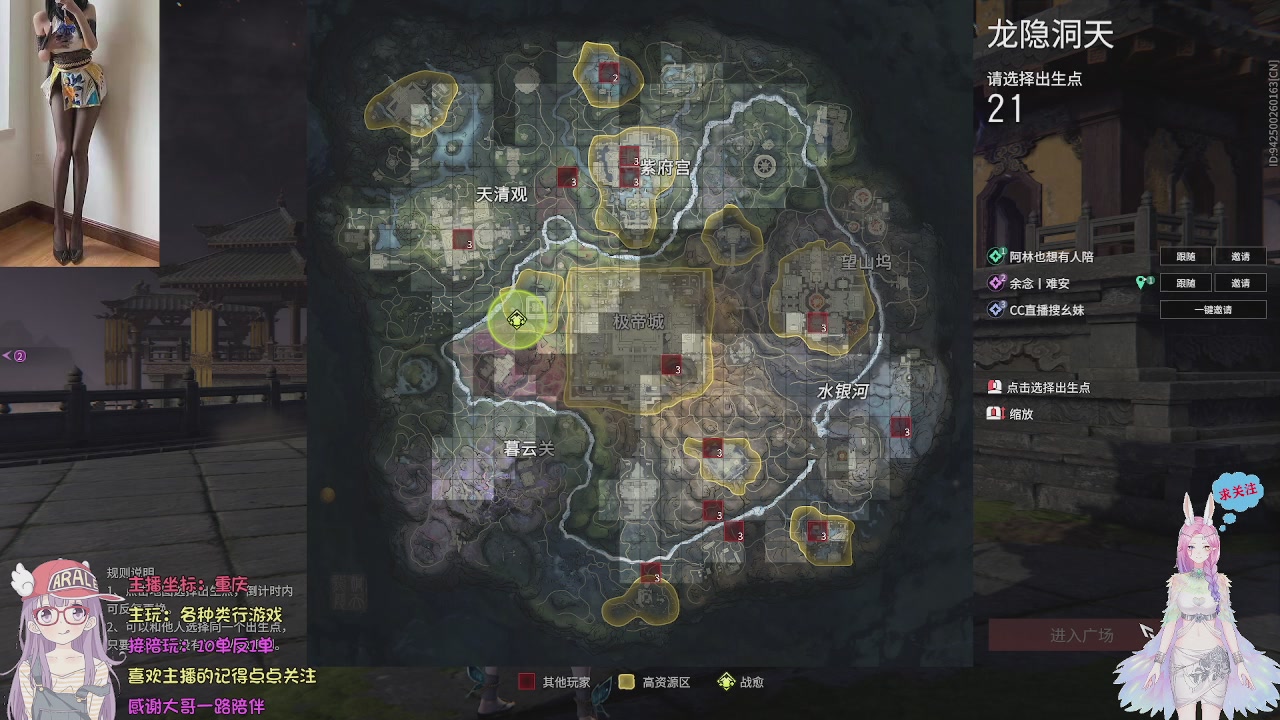
Task: Pick the 暮云关 map area
Action: 528,449
